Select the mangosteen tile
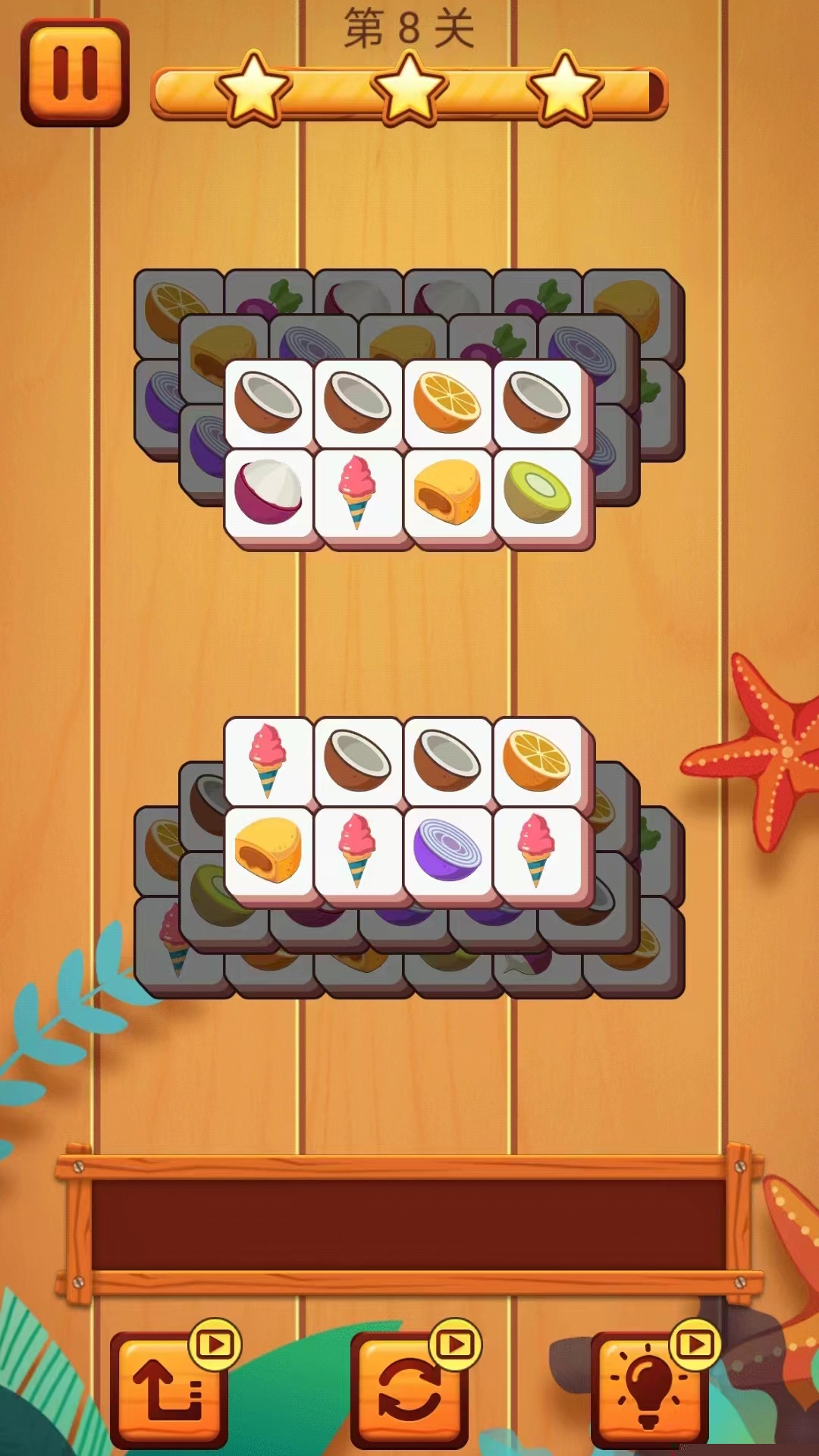This screenshot has height=1456, width=819. pyautogui.click(x=268, y=493)
